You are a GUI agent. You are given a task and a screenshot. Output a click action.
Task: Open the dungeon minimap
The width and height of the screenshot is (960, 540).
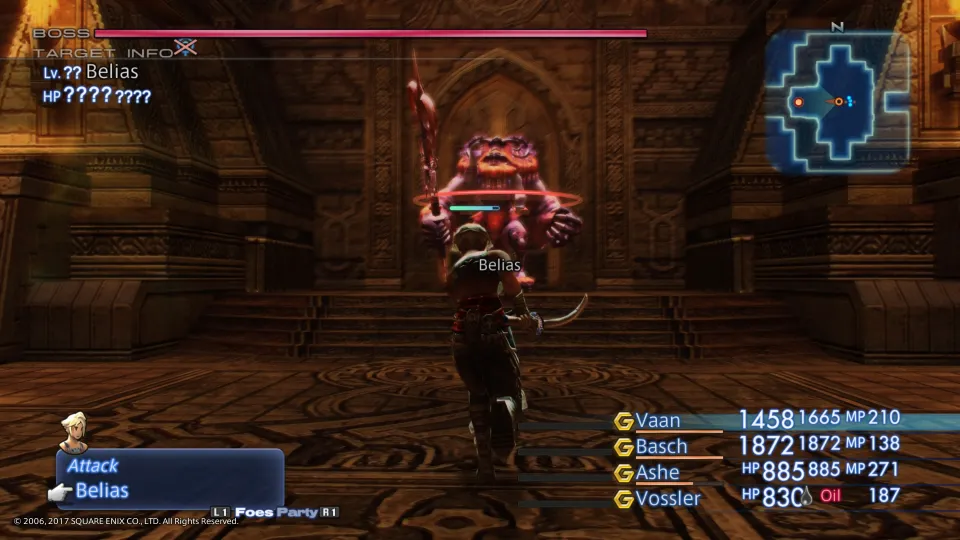click(838, 100)
